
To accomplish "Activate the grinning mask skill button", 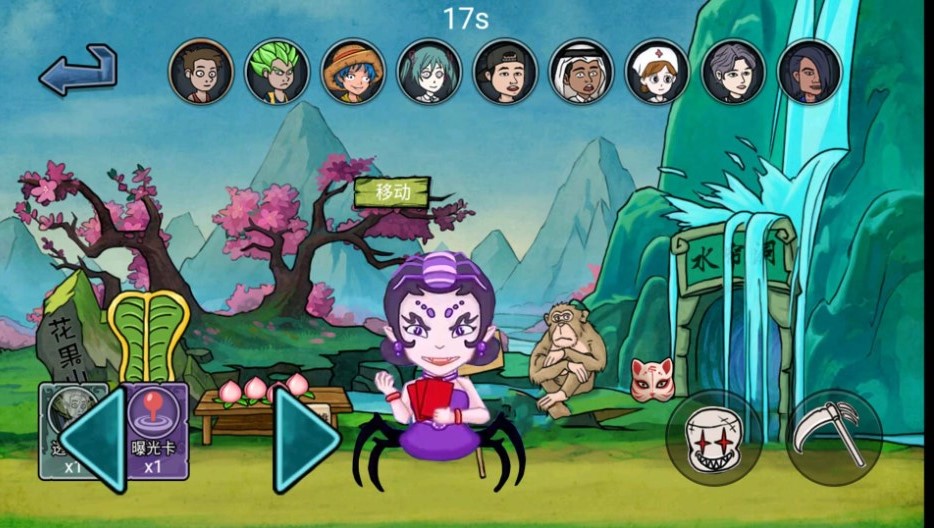I will 712,437.
